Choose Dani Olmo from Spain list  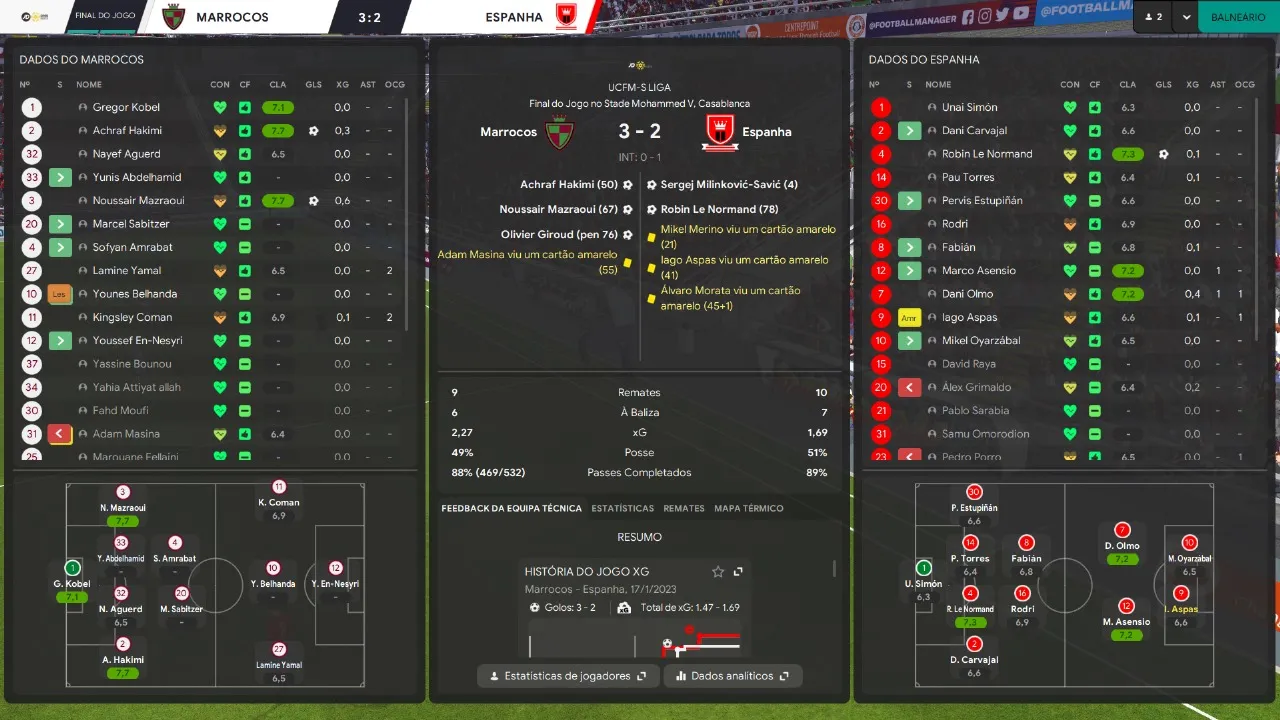[x=967, y=294]
